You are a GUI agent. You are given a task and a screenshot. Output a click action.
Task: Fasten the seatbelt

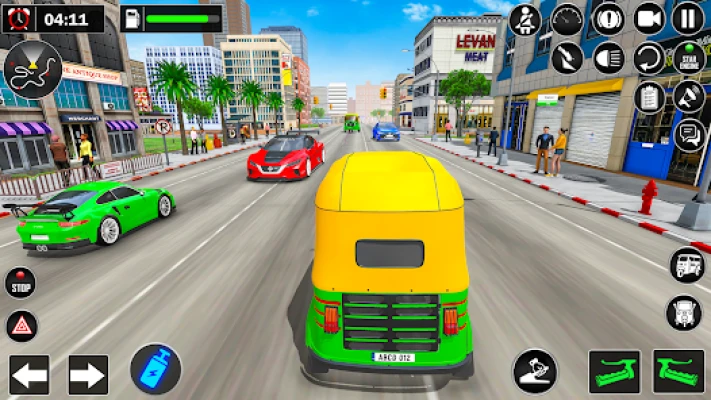(525, 19)
